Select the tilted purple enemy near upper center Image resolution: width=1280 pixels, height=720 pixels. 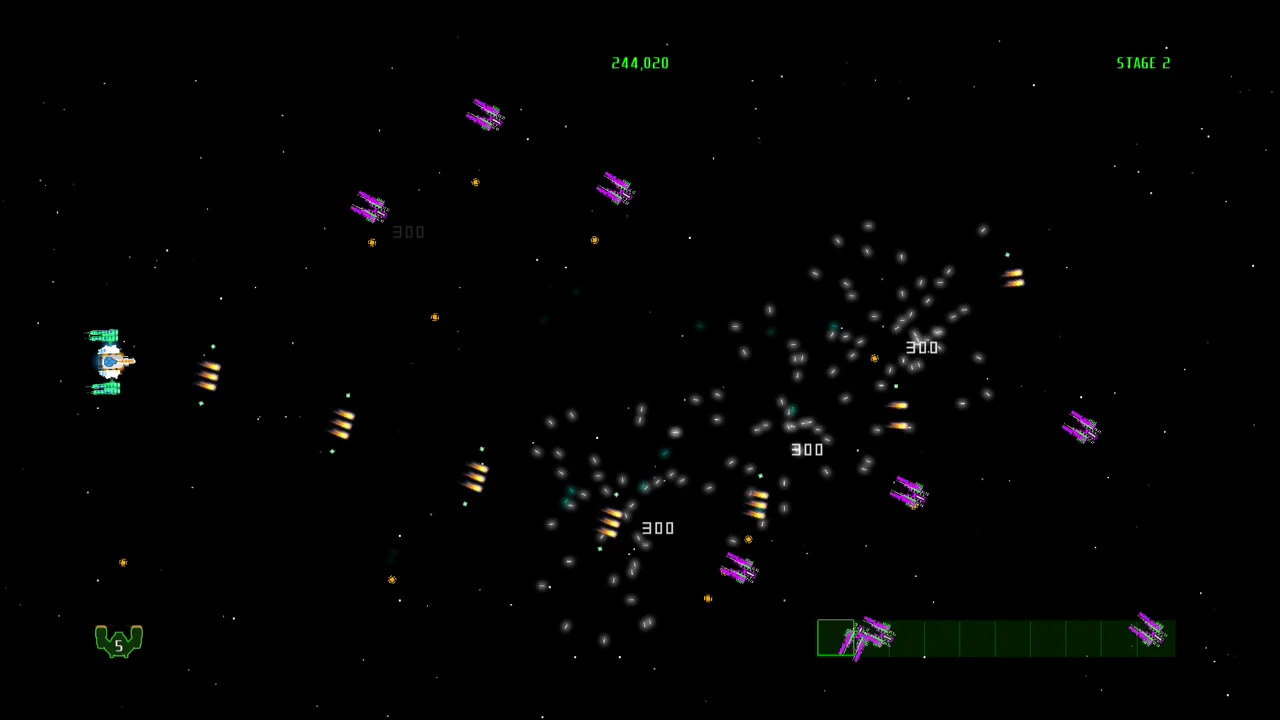coord(615,190)
